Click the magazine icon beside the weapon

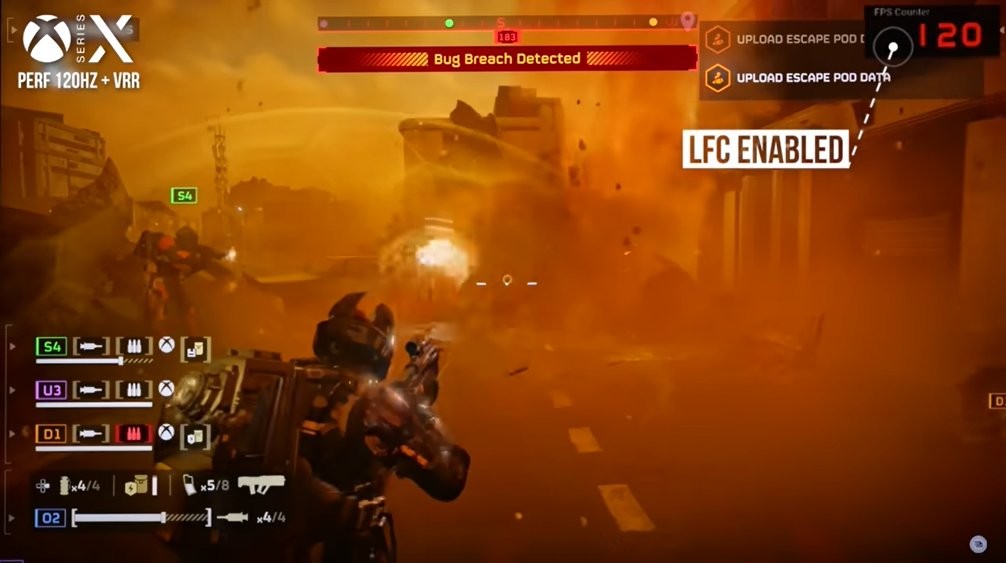pyautogui.click(x=190, y=485)
